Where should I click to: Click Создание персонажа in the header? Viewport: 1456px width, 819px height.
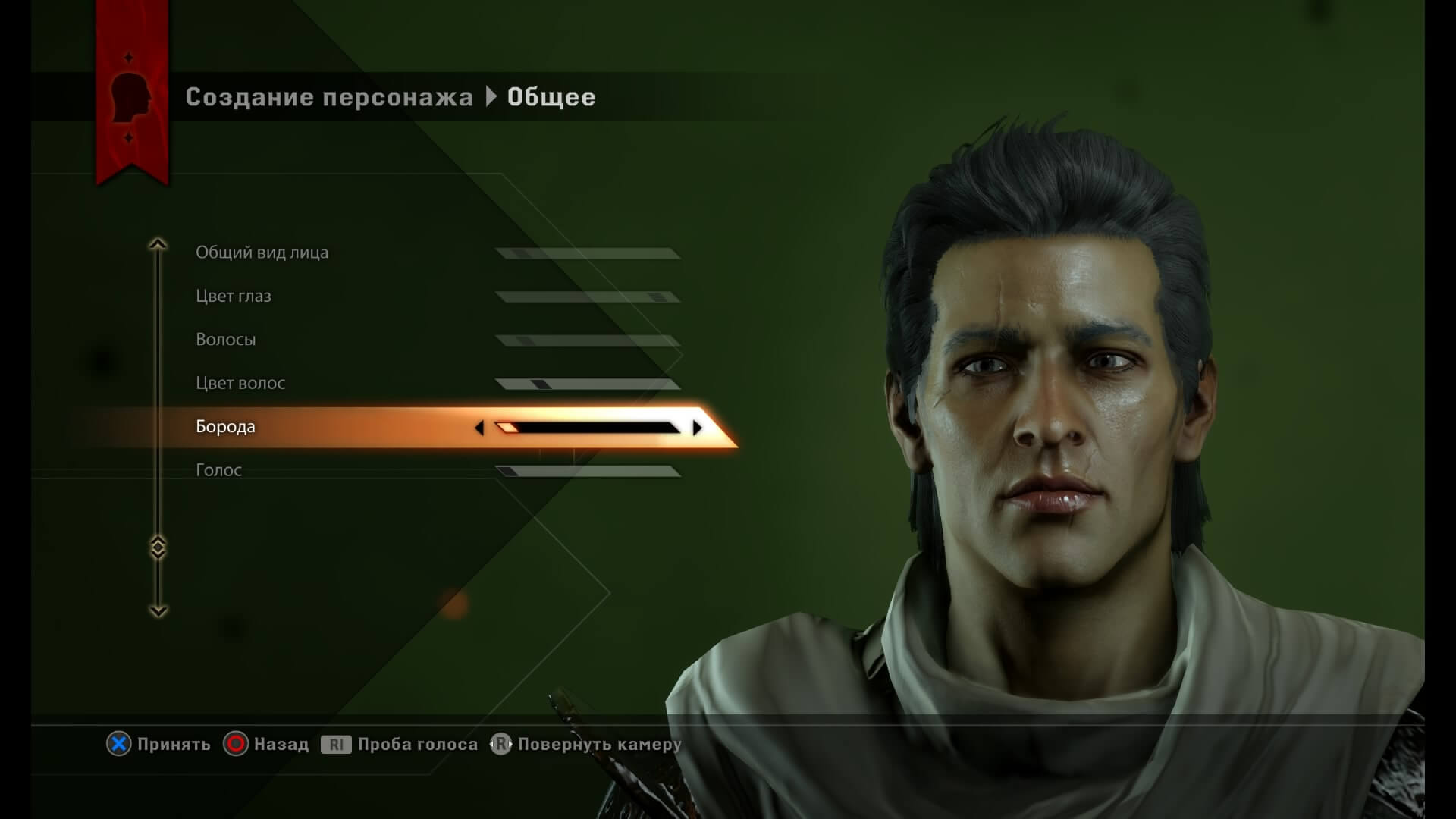(x=329, y=96)
